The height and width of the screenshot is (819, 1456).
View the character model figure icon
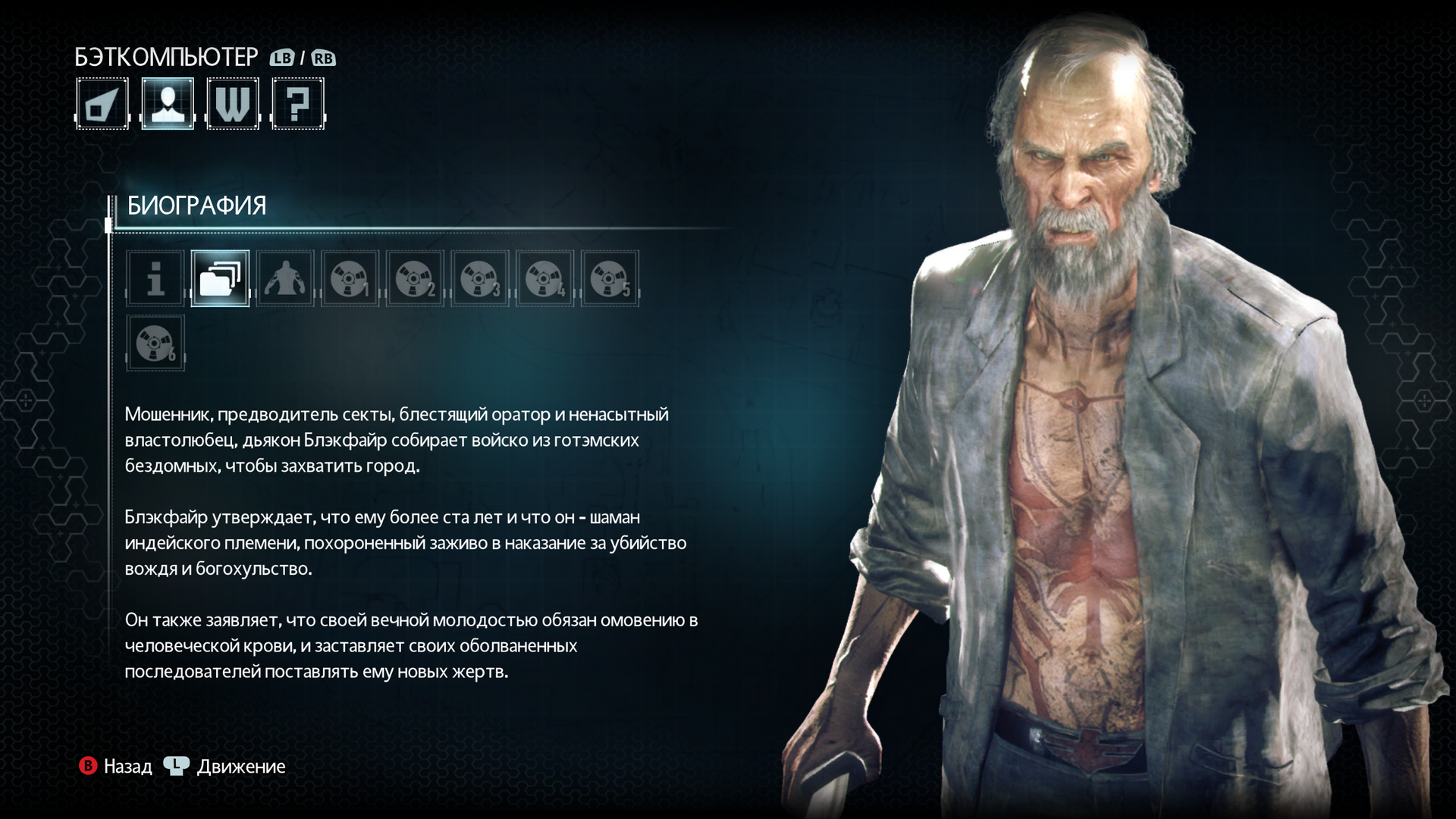(285, 278)
